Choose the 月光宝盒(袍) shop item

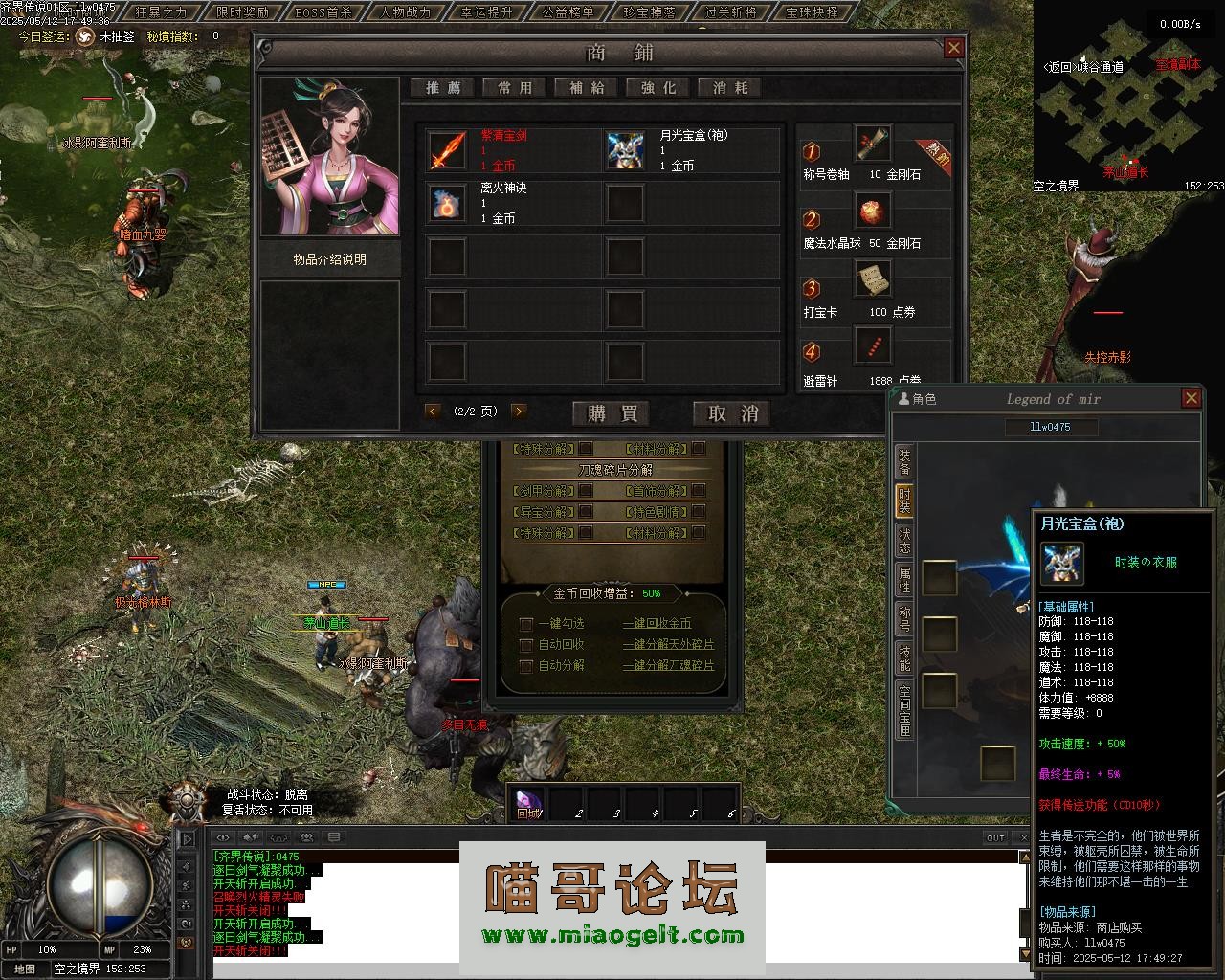coord(625,150)
